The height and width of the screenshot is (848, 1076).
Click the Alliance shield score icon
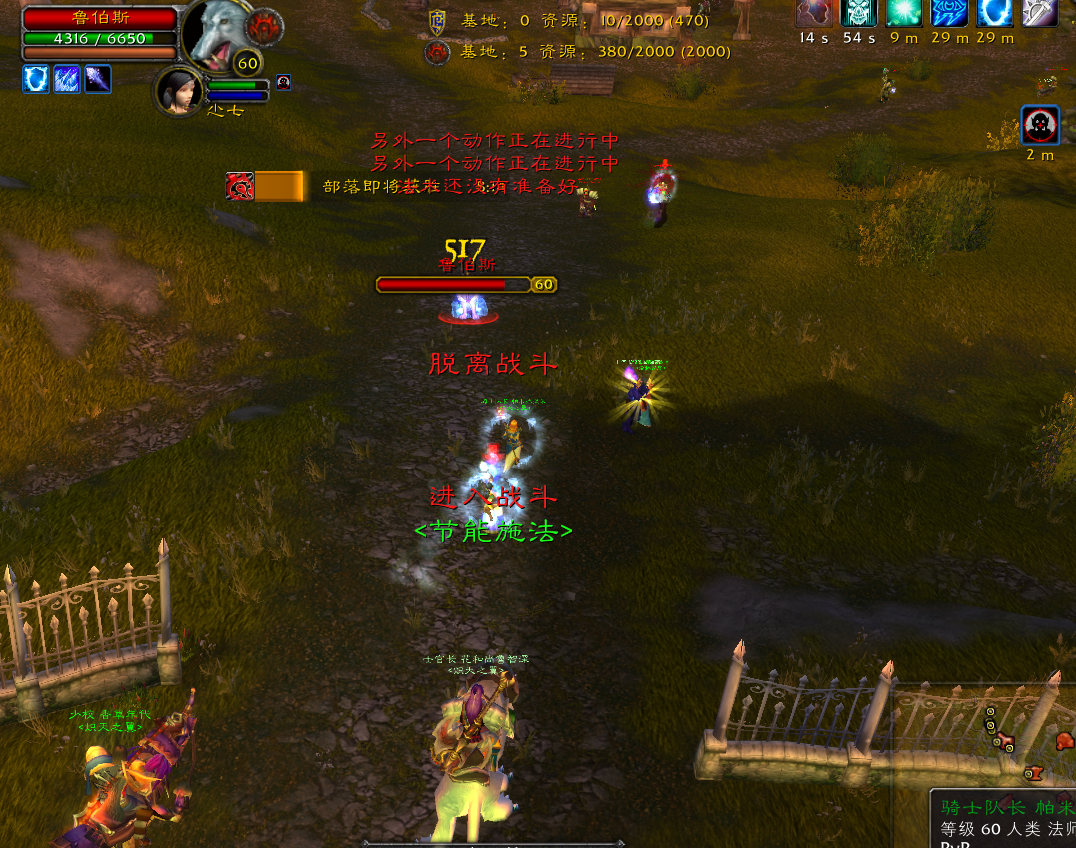pyautogui.click(x=437, y=20)
